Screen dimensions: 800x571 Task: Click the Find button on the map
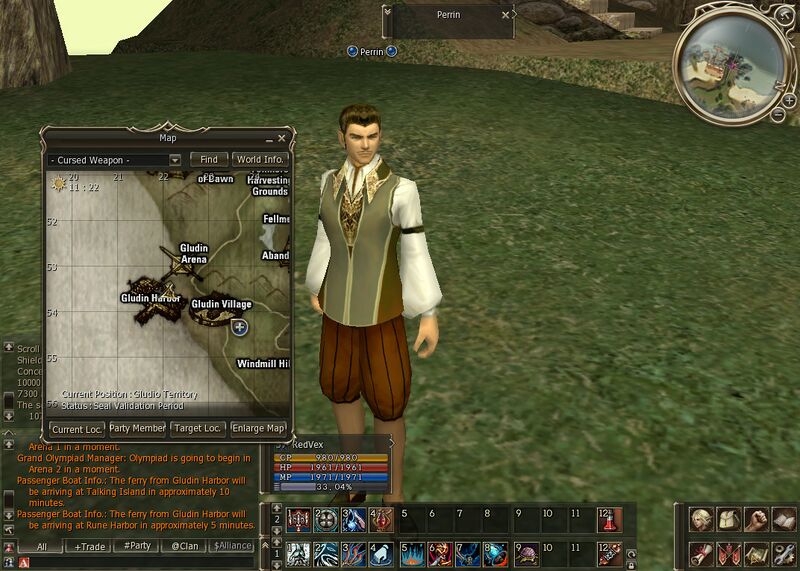pos(209,159)
